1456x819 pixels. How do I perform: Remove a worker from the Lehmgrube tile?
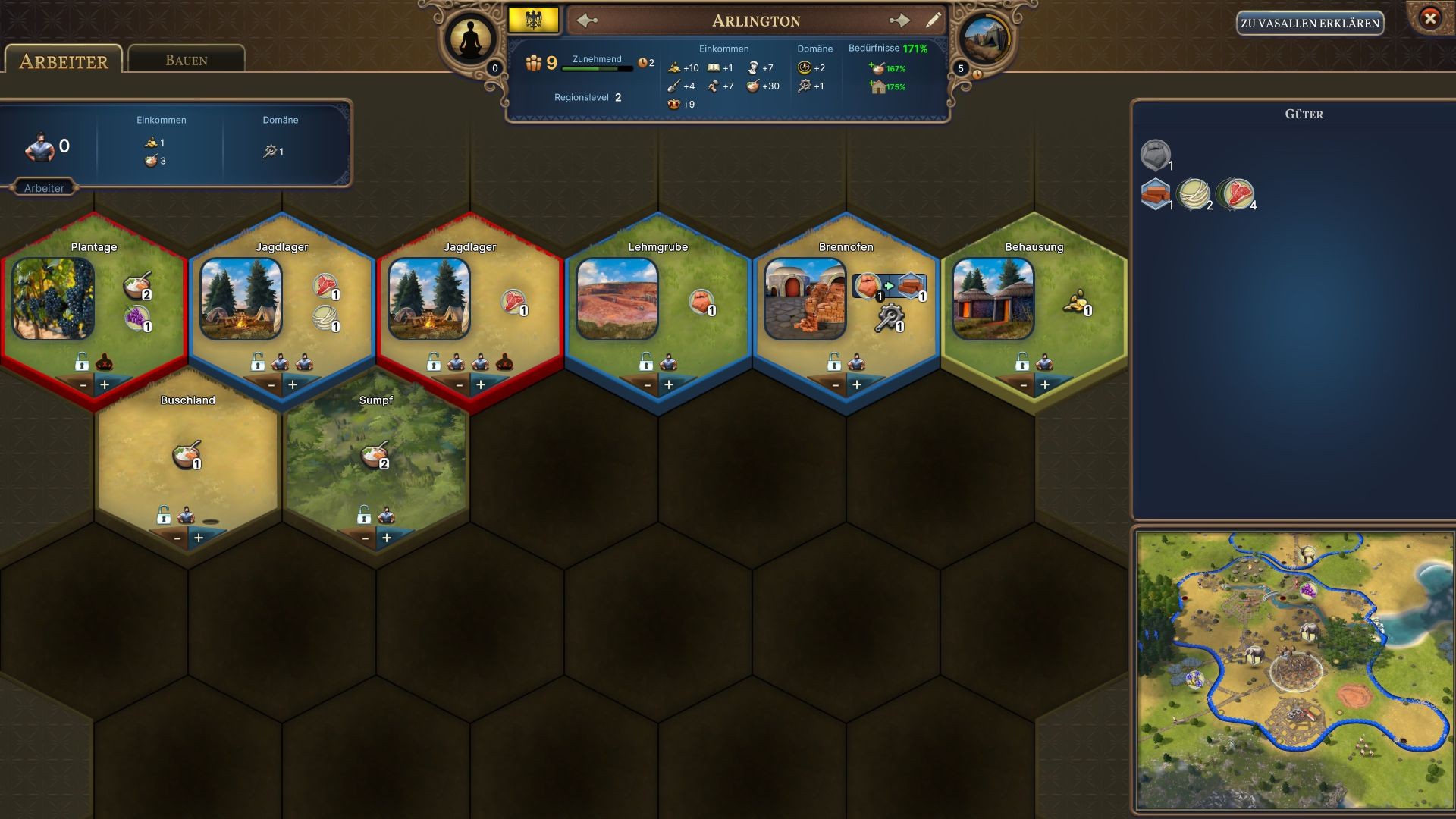[x=647, y=385]
